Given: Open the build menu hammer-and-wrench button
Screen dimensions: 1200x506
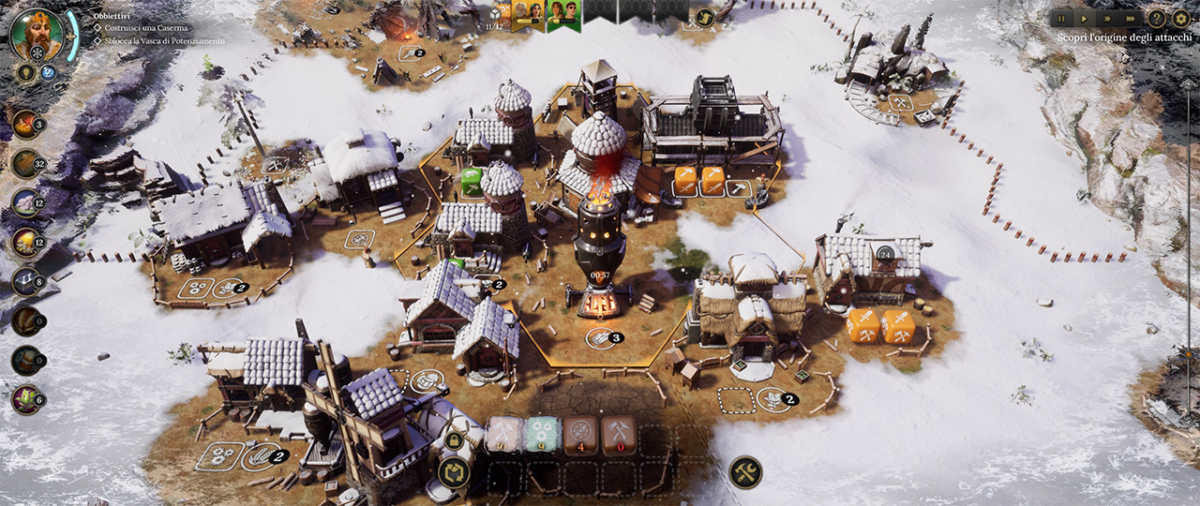Looking at the screenshot, I should tap(745, 472).
